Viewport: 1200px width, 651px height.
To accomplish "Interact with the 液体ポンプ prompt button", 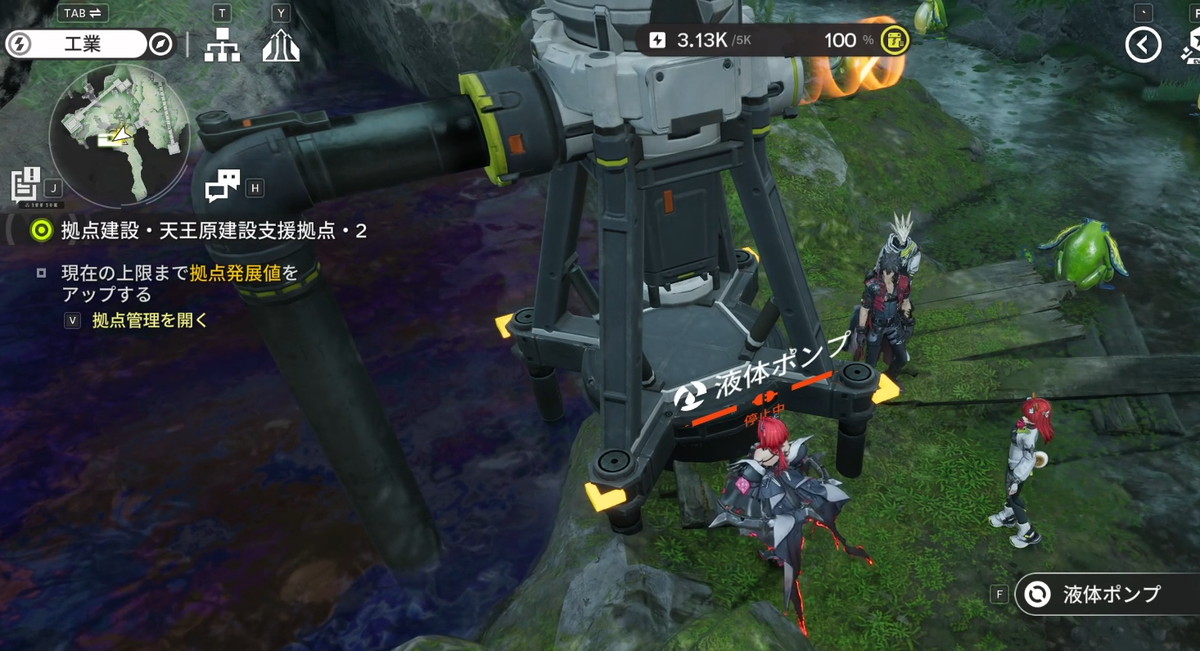I will pyautogui.click(x=1105, y=594).
